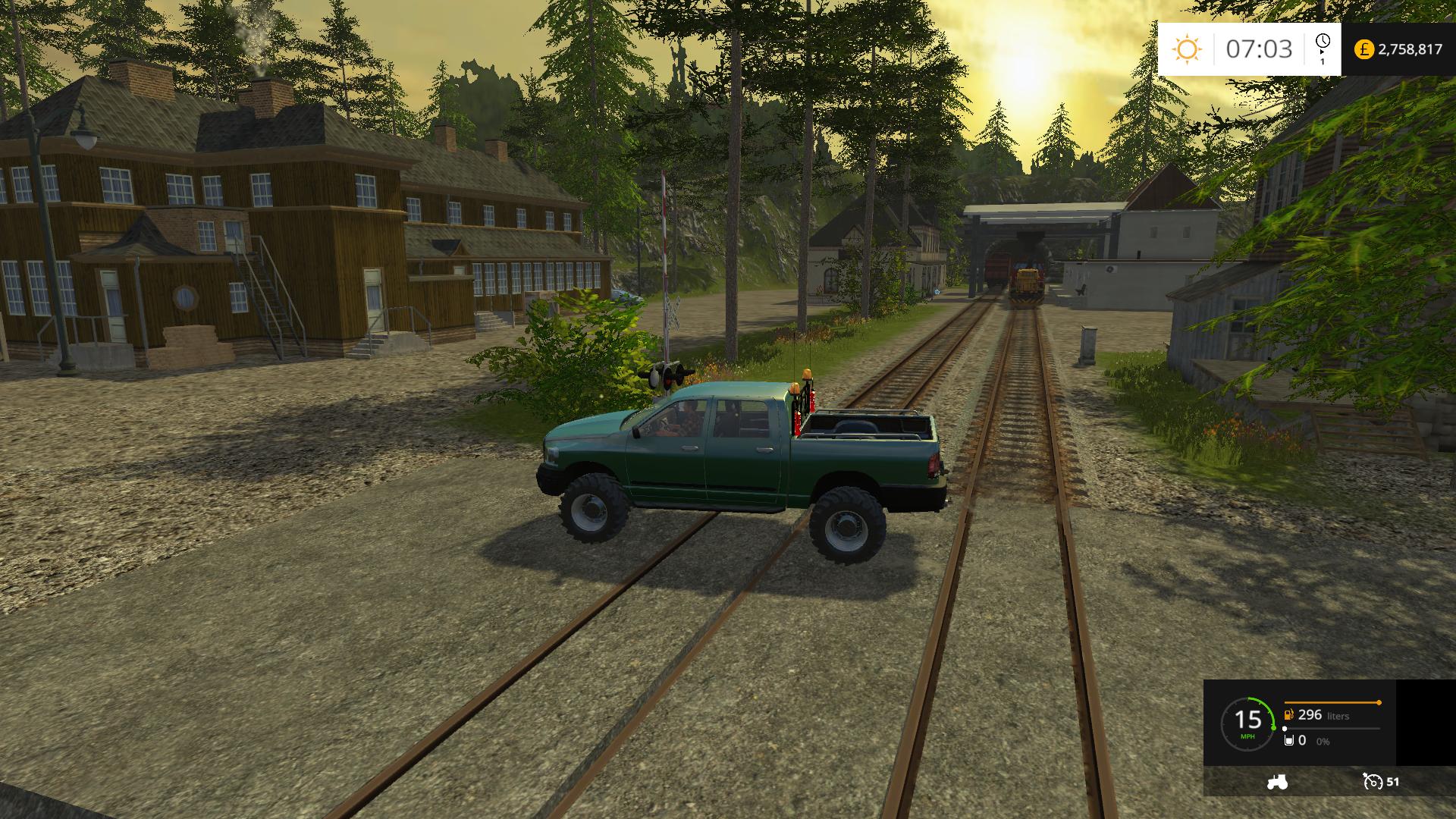Click the pound coin money icon
The width and height of the screenshot is (1456, 819).
[x=1363, y=49]
